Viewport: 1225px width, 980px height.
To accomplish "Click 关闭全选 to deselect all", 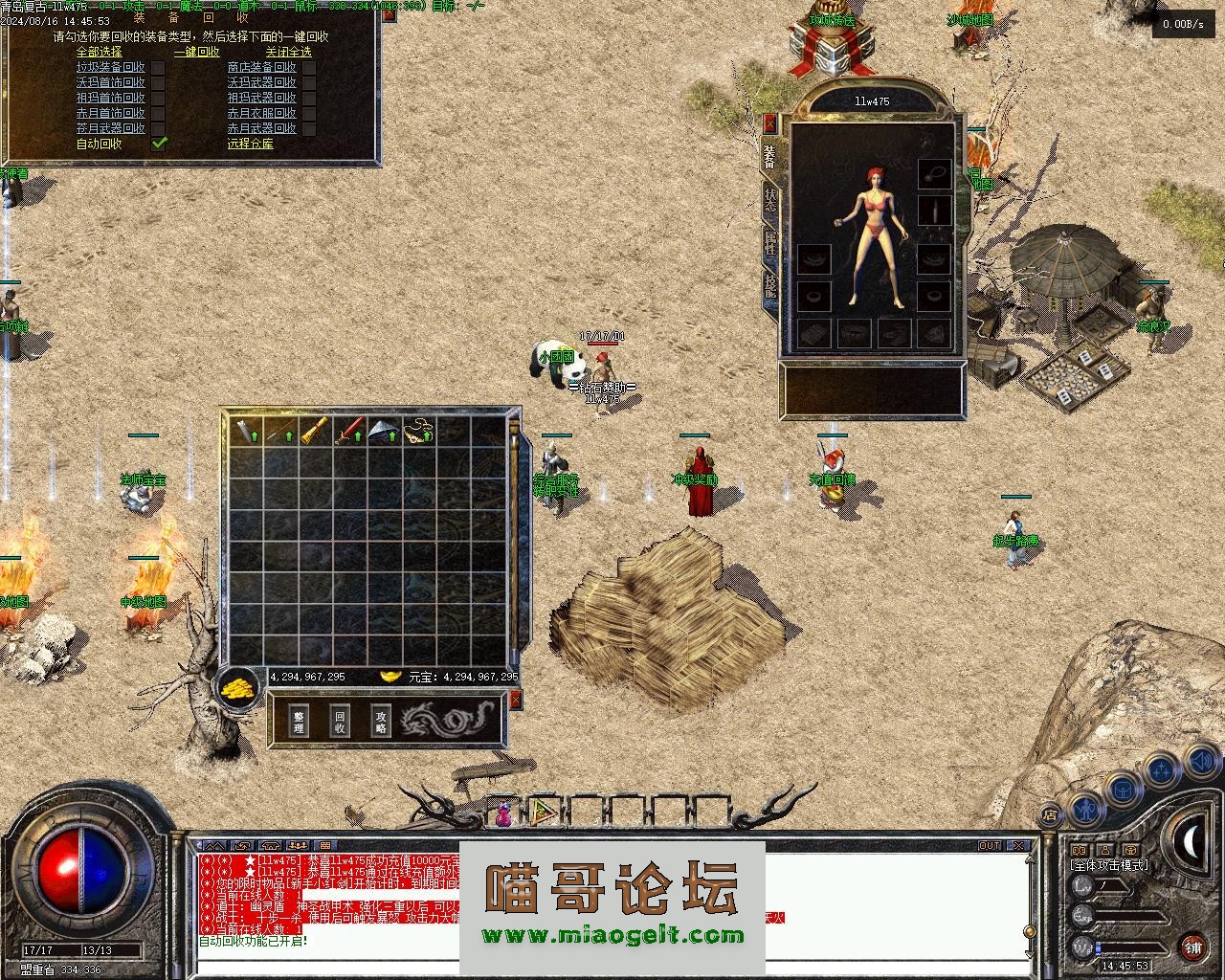I will click(x=289, y=52).
